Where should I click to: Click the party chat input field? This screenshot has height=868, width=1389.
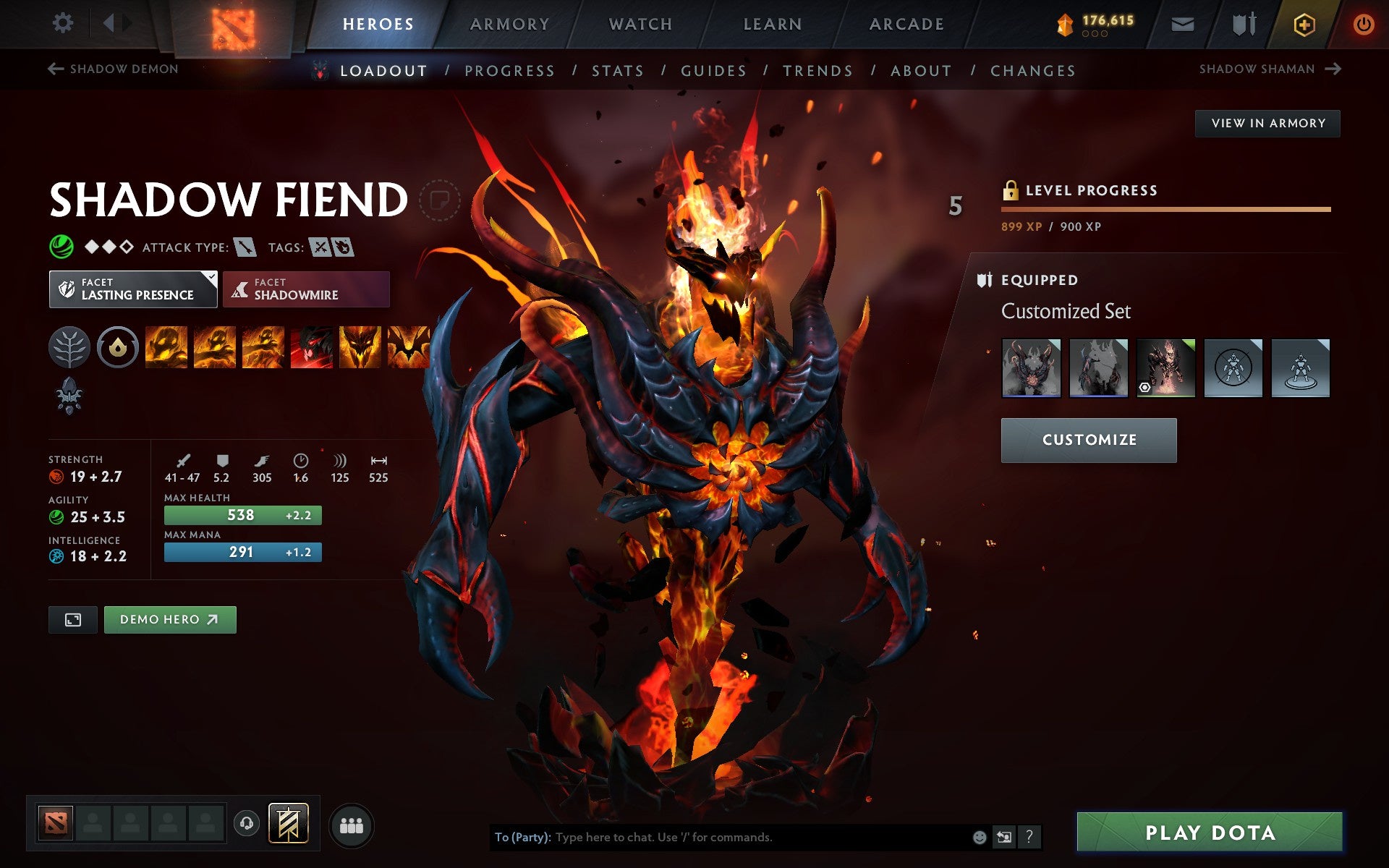[723, 837]
